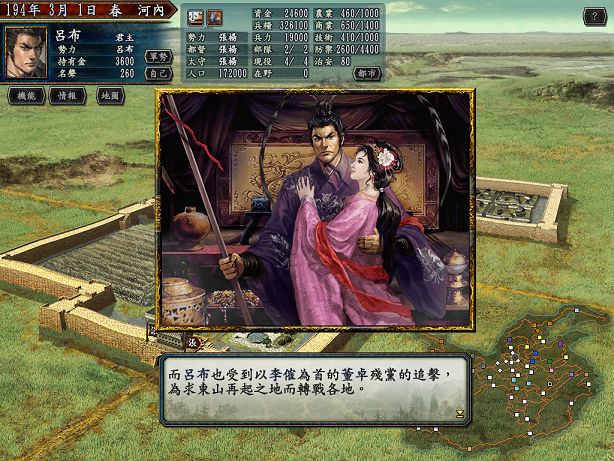The width and height of the screenshot is (614, 461).
Task: Open the 機能 function menu
Action: pos(24,96)
